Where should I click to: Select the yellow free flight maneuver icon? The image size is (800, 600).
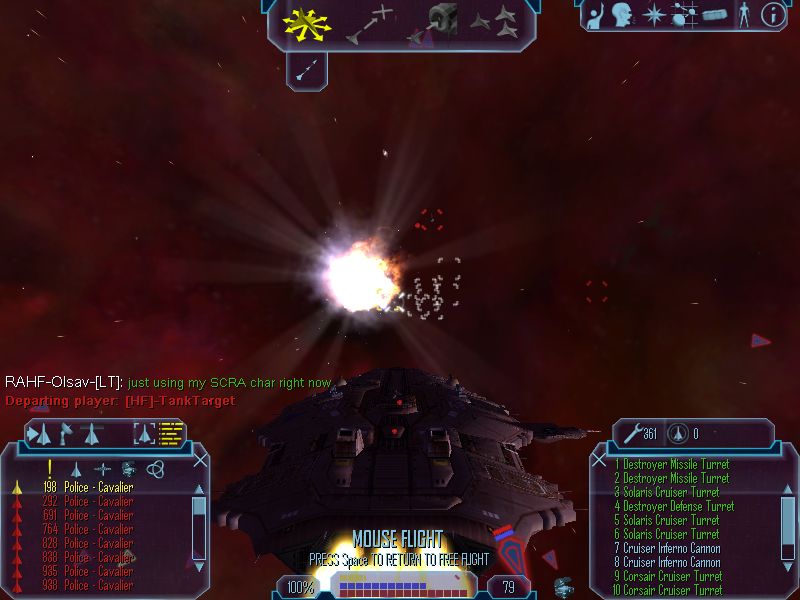[307, 24]
